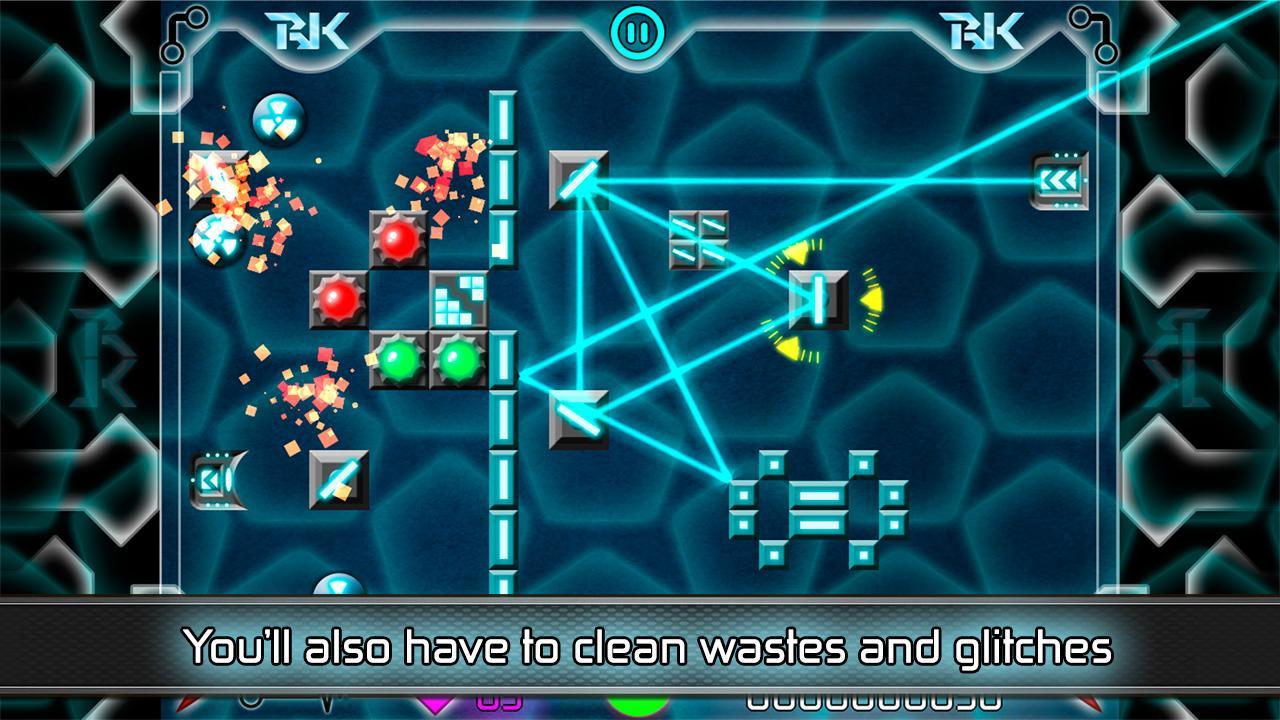This screenshot has height=720, width=1280.
Task: Tap the triple-arrow laser emitter
Action: [x=1058, y=180]
